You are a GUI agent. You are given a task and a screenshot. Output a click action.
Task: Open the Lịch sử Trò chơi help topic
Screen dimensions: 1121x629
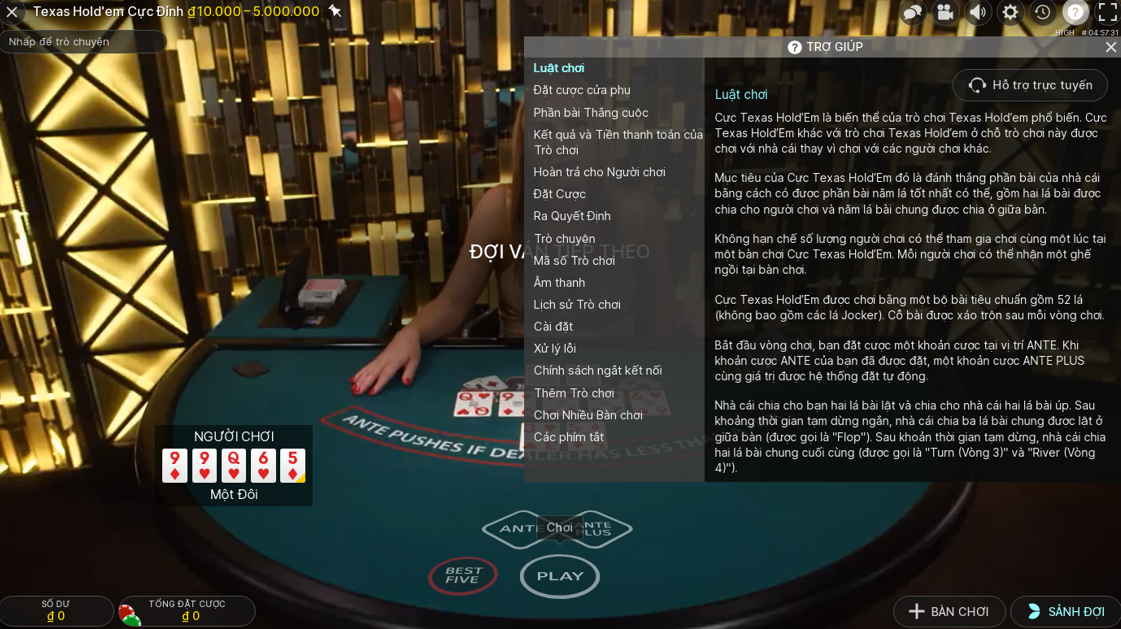[x=577, y=305]
